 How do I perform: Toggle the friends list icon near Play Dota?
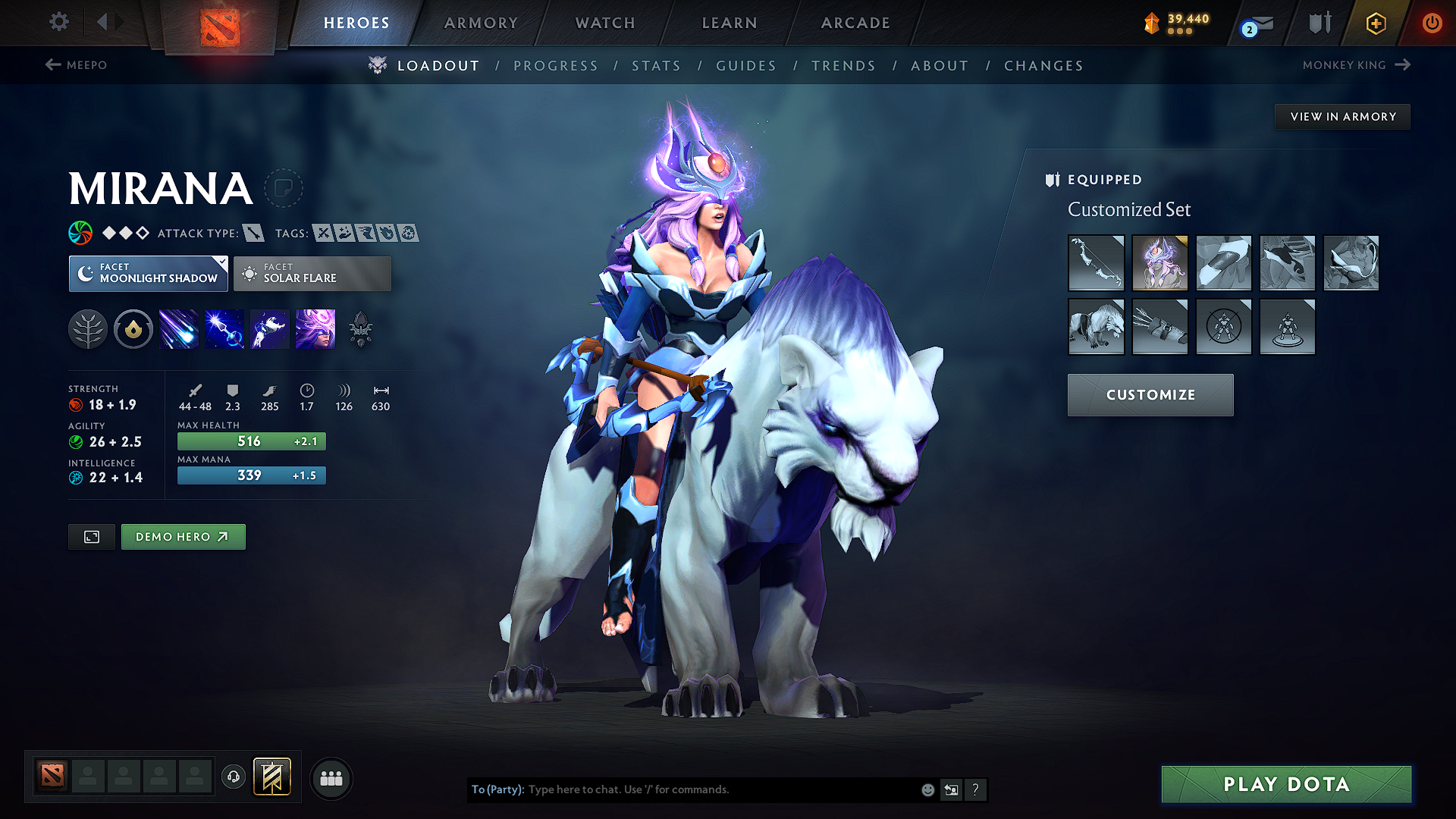[x=331, y=778]
